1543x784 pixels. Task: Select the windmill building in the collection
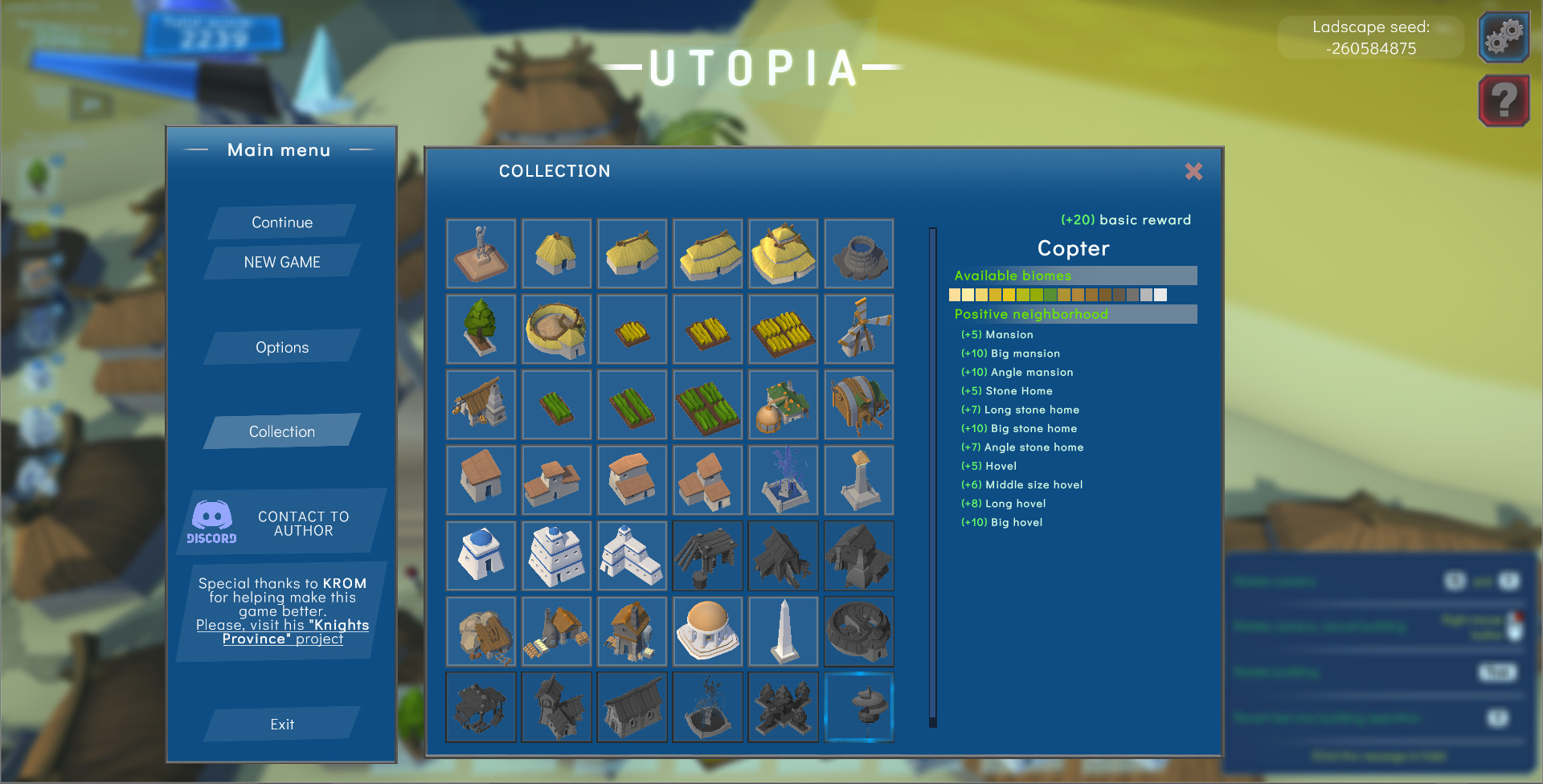pyautogui.click(x=858, y=329)
